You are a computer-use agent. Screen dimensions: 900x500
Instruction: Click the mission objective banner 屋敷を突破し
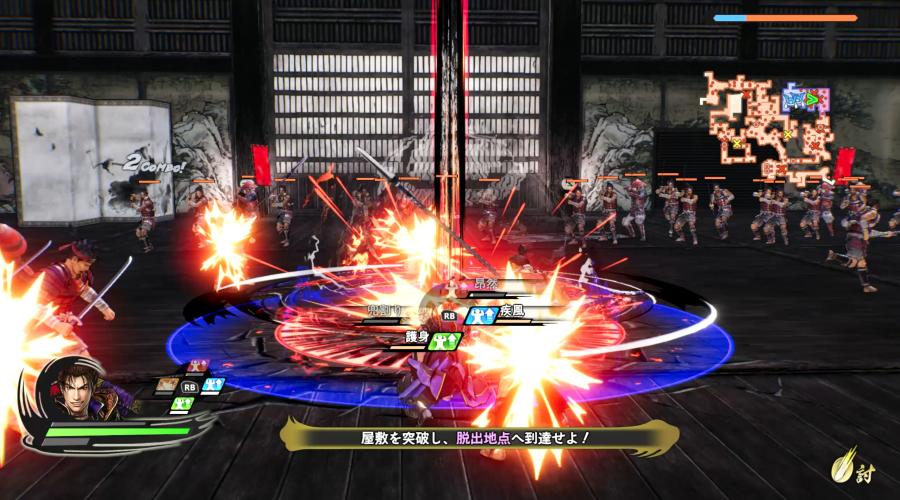[x=480, y=437]
